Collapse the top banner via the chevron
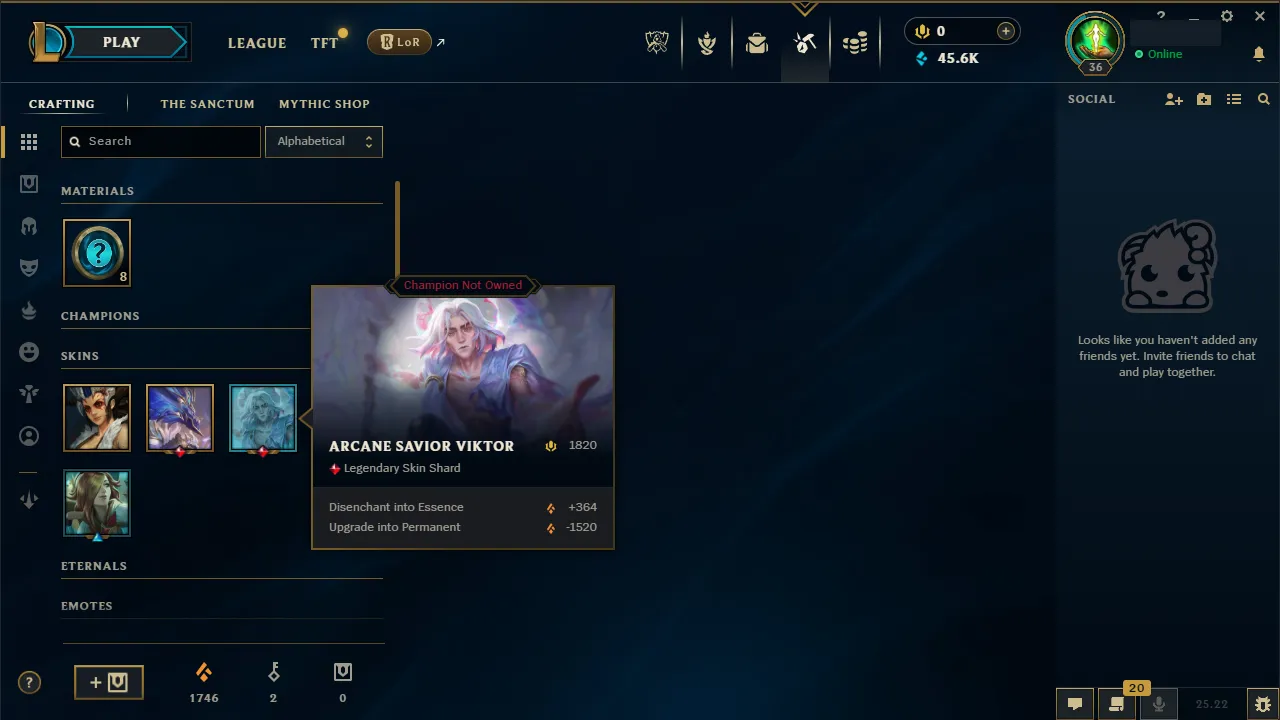Image resolution: width=1280 pixels, height=720 pixels. [805, 7]
